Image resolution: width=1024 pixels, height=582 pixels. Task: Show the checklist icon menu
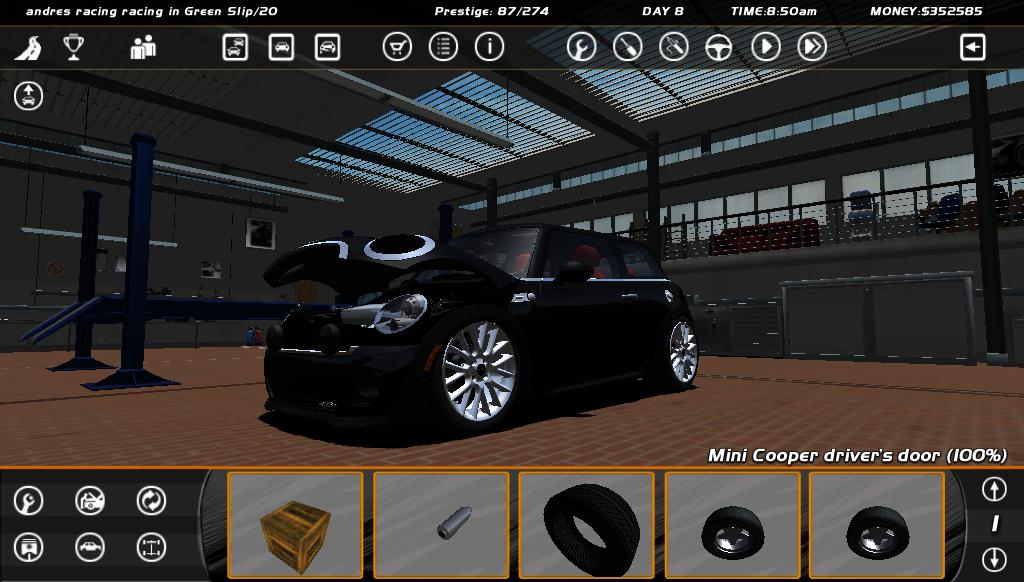[x=443, y=47]
